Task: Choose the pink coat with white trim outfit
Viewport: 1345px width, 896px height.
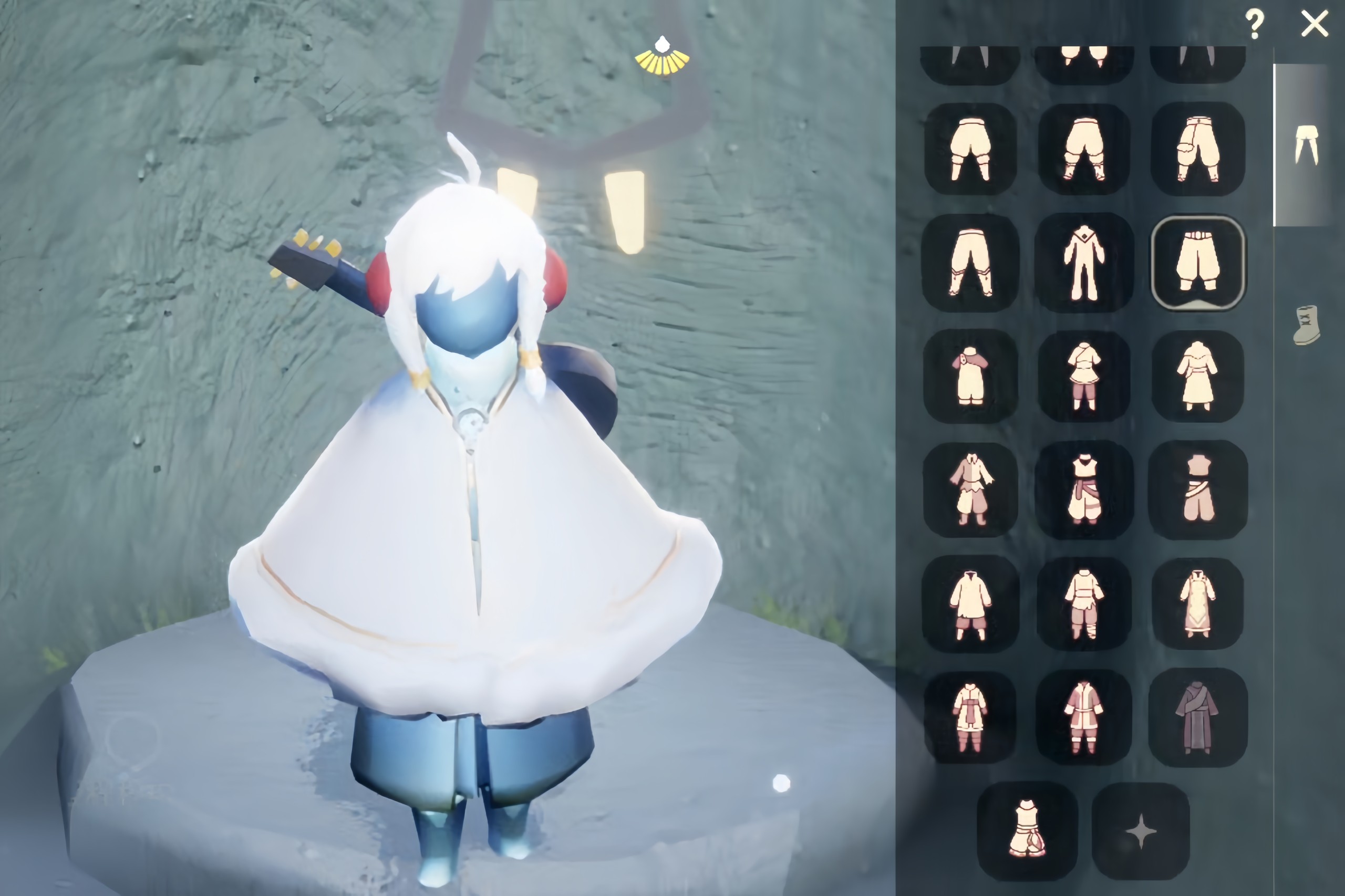Action: [x=1084, y=716]
